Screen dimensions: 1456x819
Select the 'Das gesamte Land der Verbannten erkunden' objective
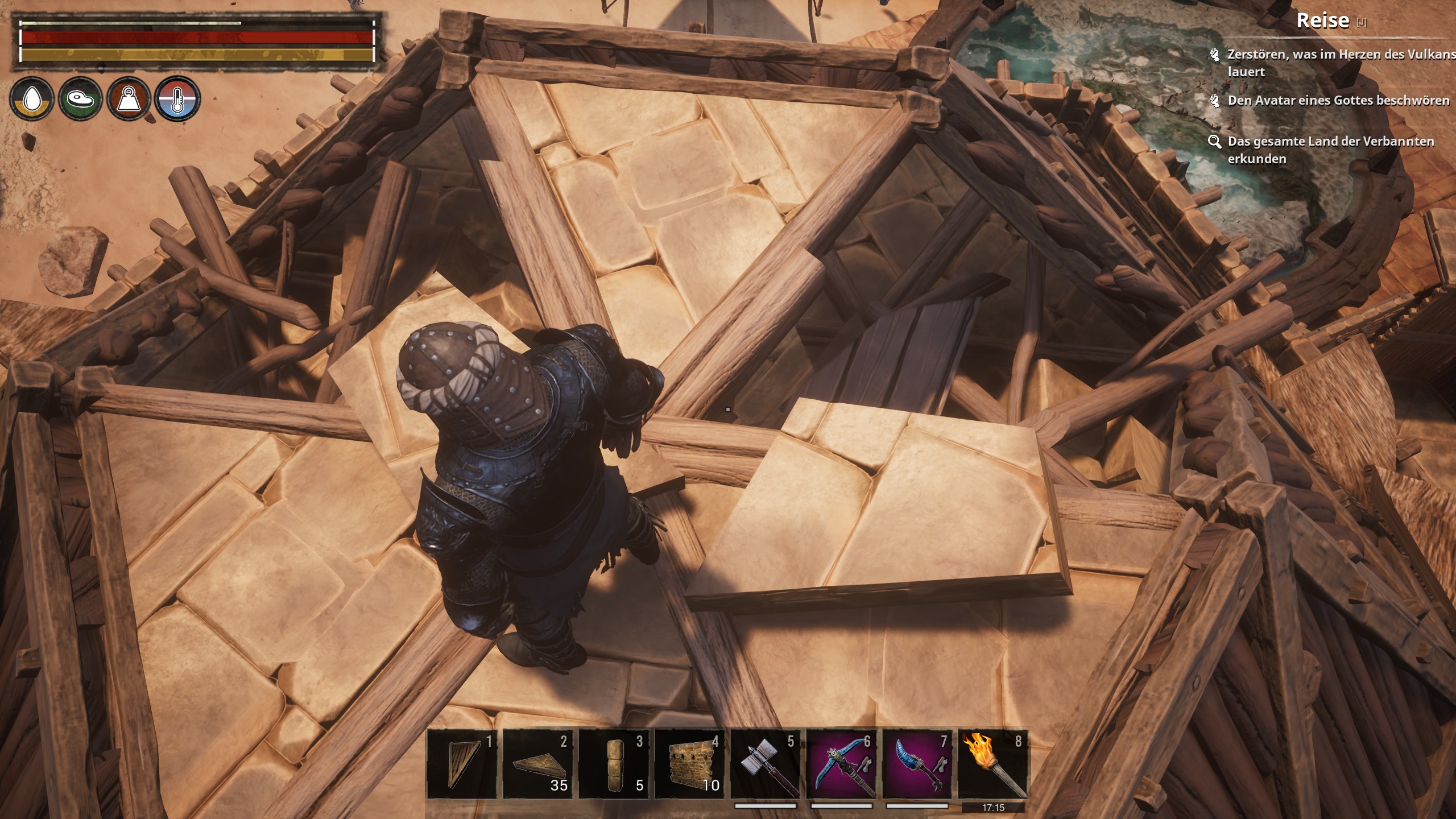(x=1330, y=150)
